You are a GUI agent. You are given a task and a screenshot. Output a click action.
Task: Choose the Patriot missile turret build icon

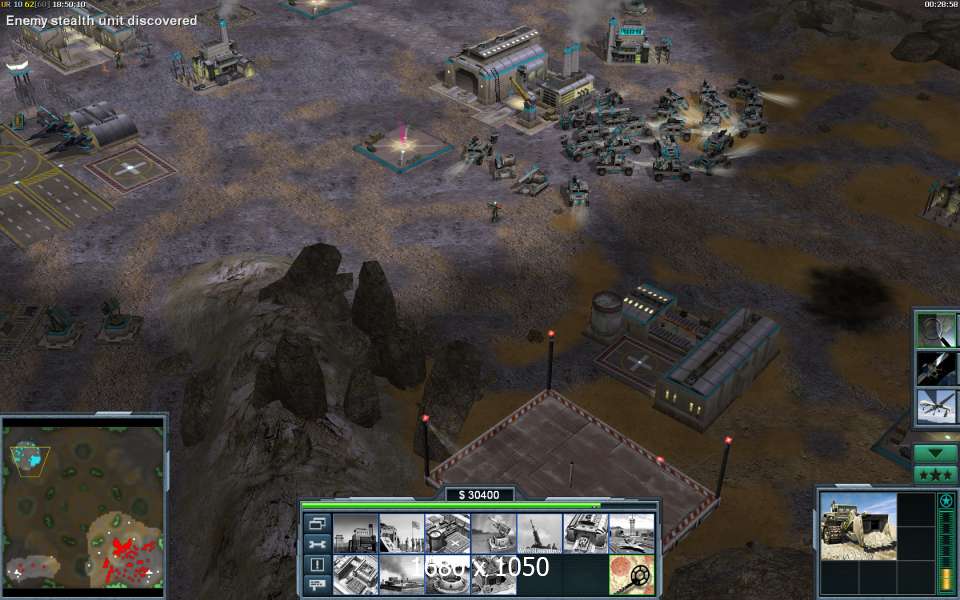point(494,533)
